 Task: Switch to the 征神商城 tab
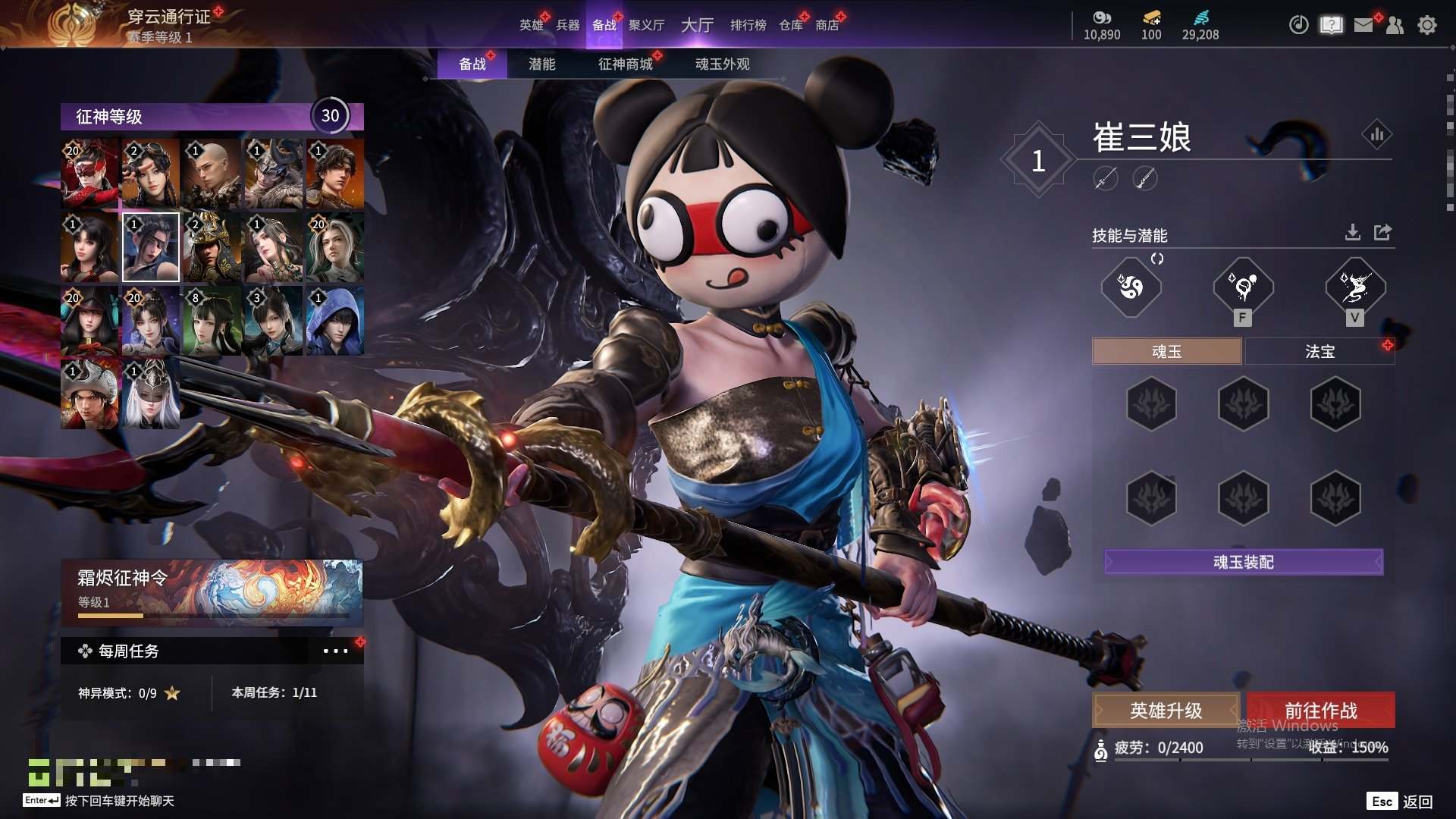pyautogui.click(x=625, y=64)
